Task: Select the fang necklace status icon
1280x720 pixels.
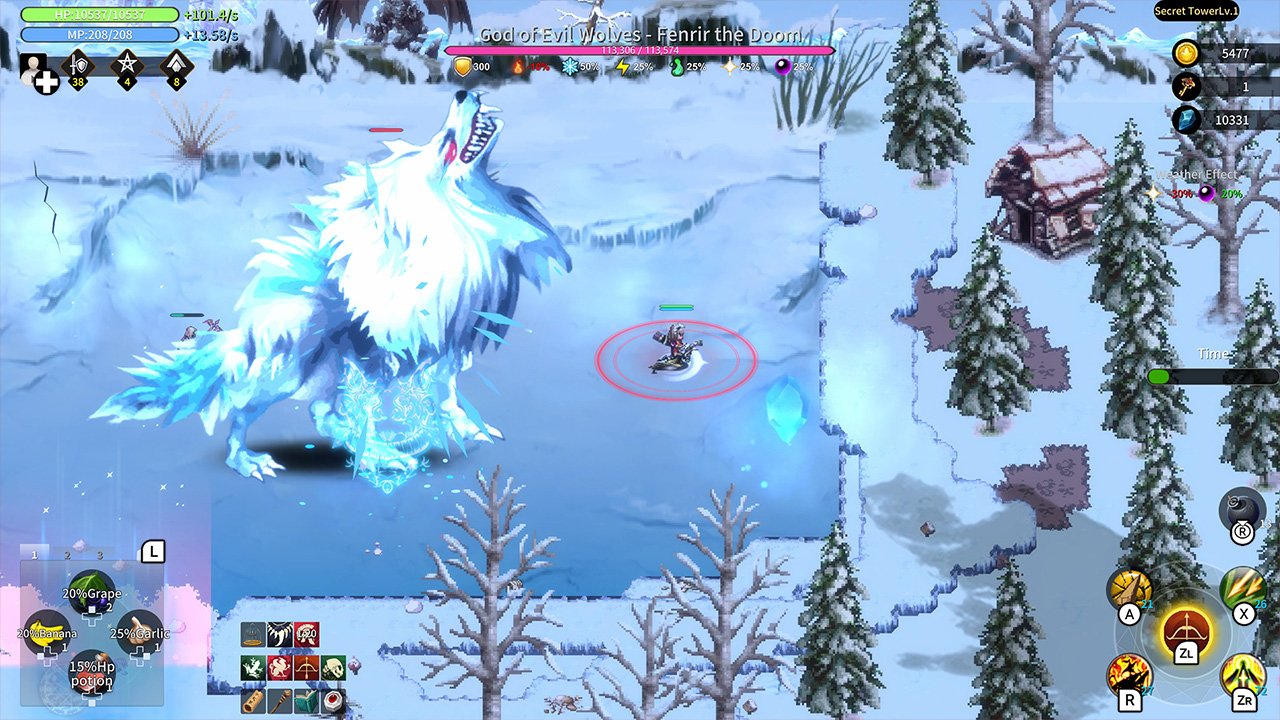Action: (x=280, y=634)
